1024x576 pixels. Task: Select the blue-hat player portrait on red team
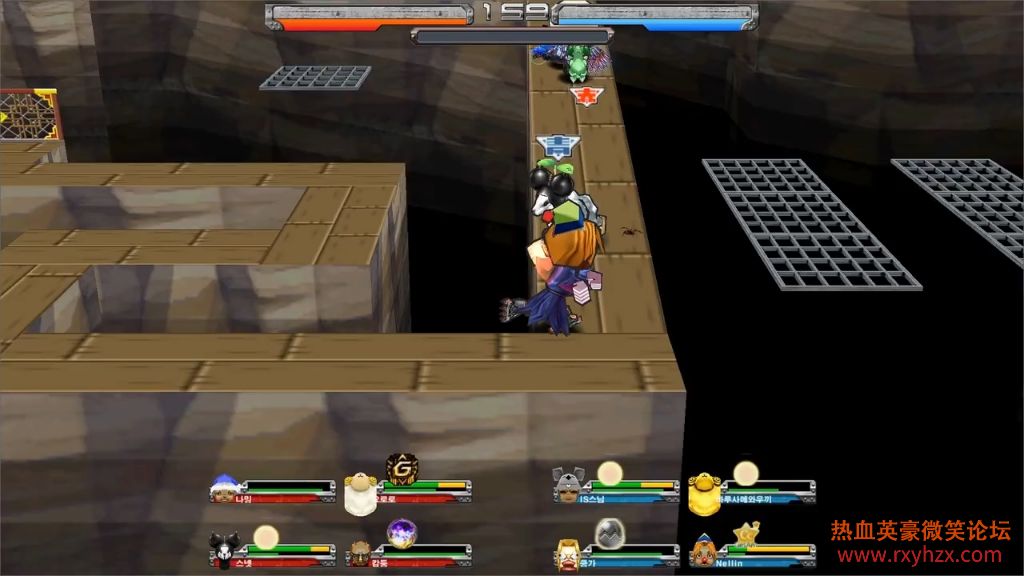224,489
